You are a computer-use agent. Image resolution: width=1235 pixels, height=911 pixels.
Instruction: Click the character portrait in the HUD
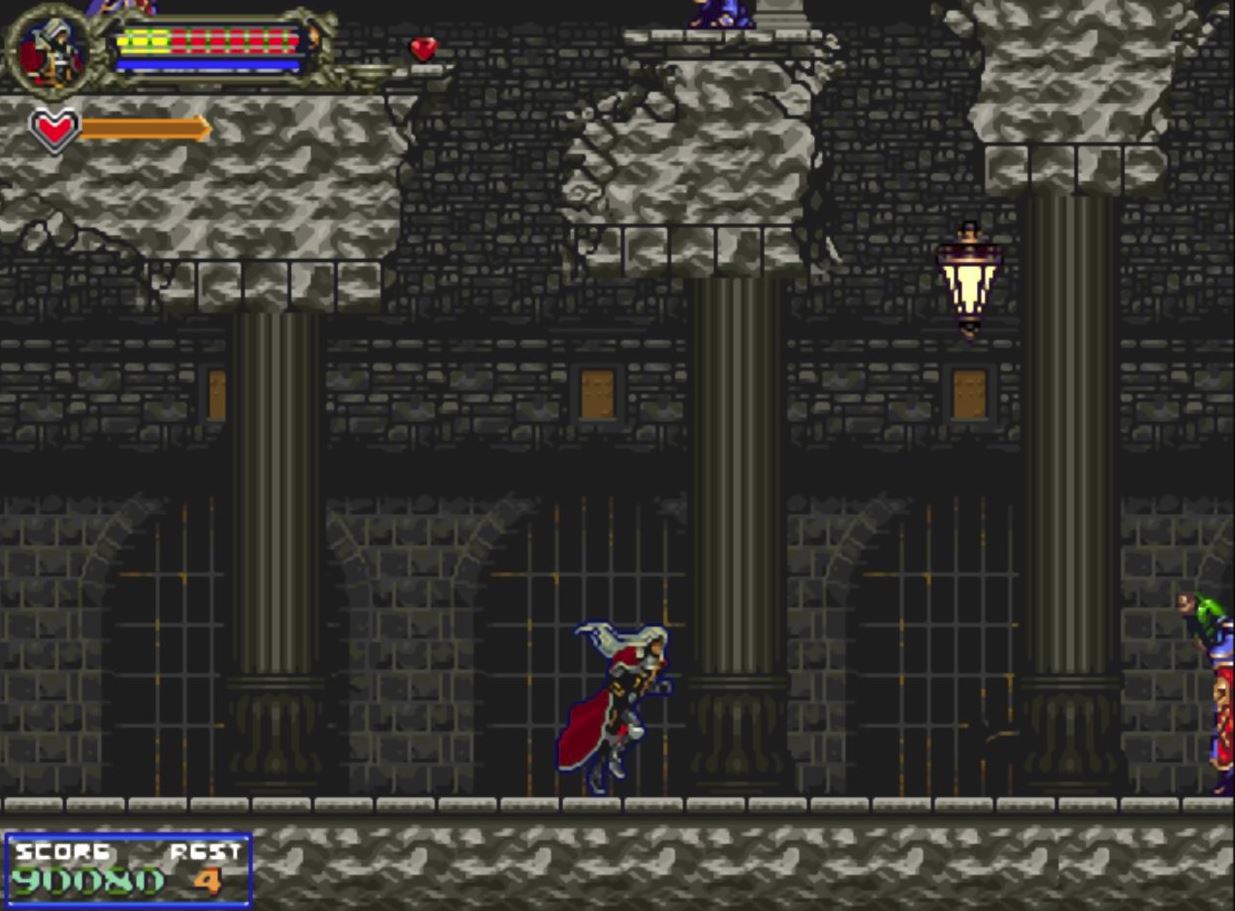coord(51,50)
